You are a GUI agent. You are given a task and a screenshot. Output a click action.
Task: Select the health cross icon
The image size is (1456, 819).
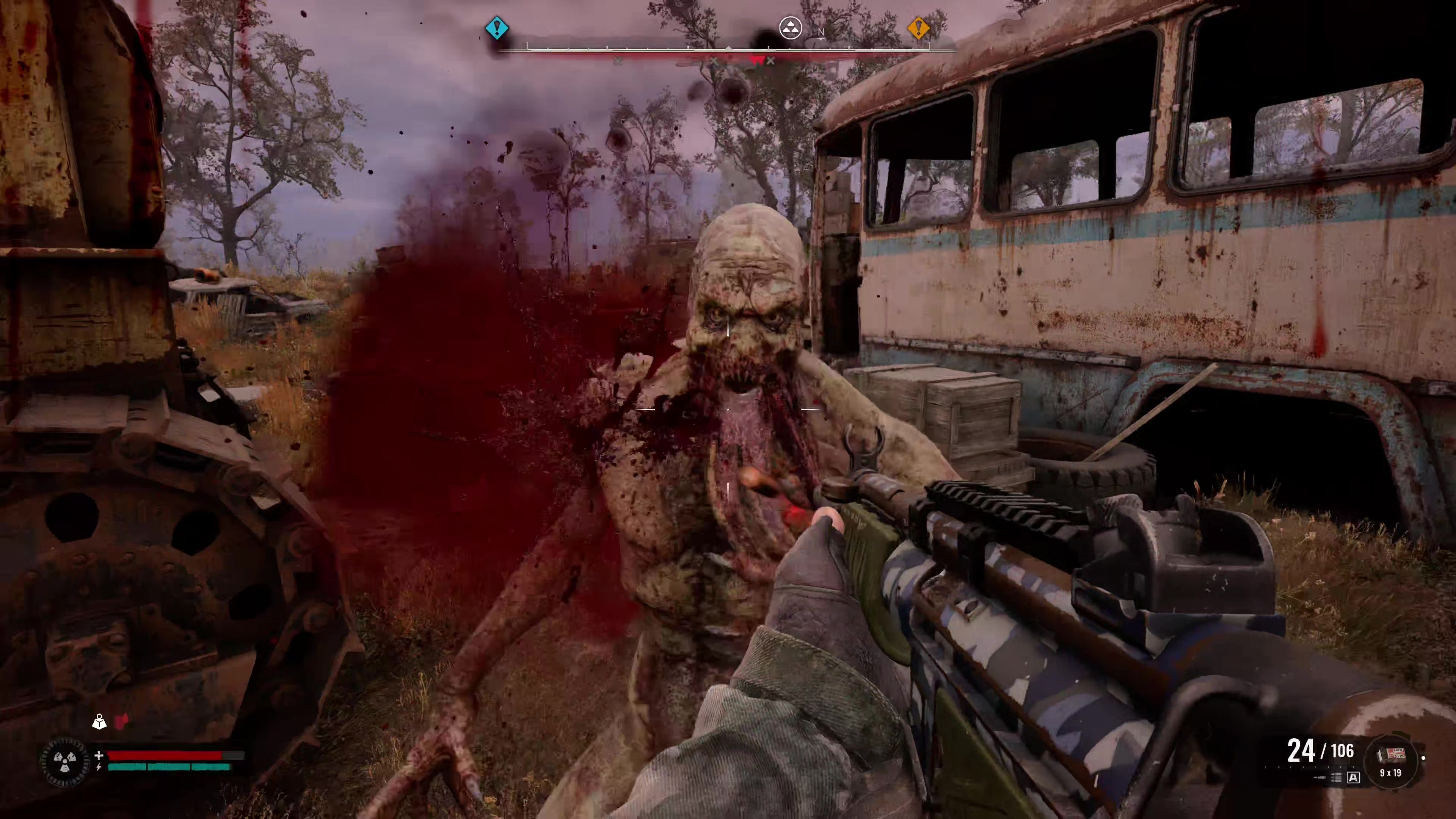[99, 756]
